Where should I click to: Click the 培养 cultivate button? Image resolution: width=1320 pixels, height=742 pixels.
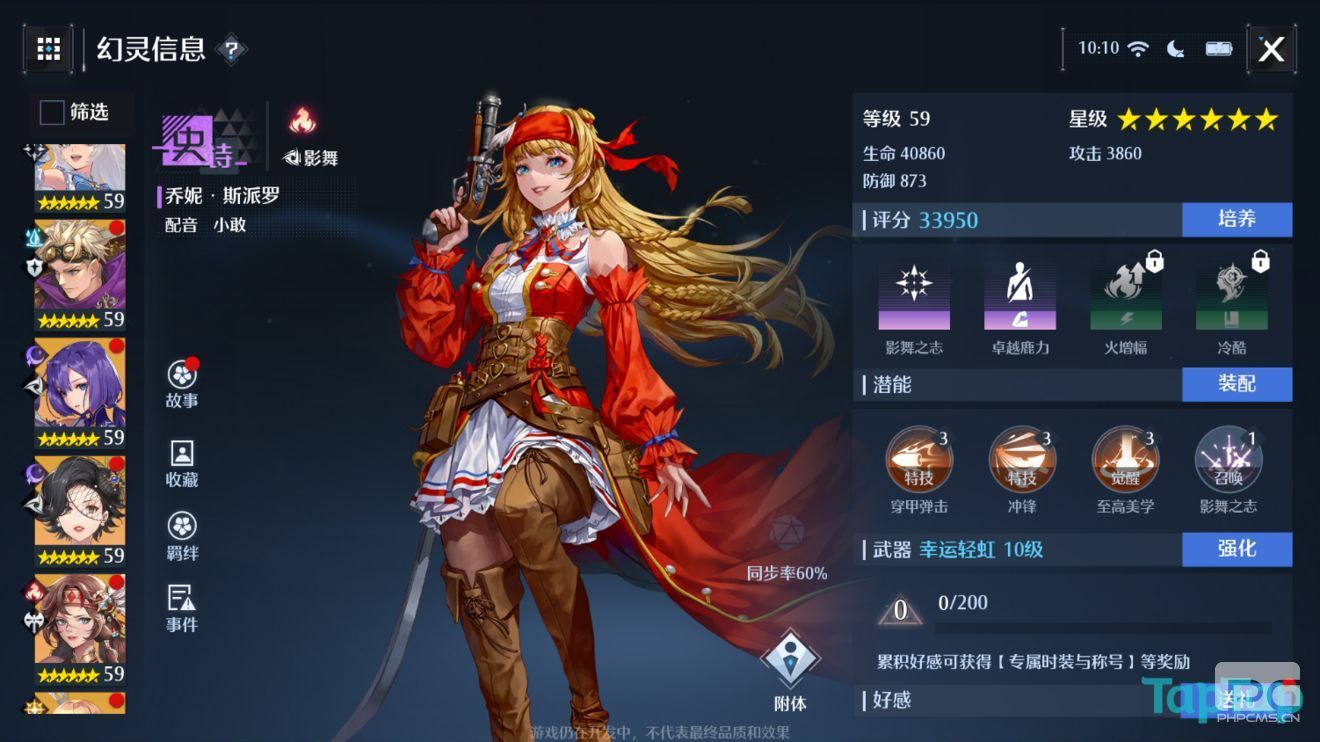pyautogui.click(x=1237, y=220)
